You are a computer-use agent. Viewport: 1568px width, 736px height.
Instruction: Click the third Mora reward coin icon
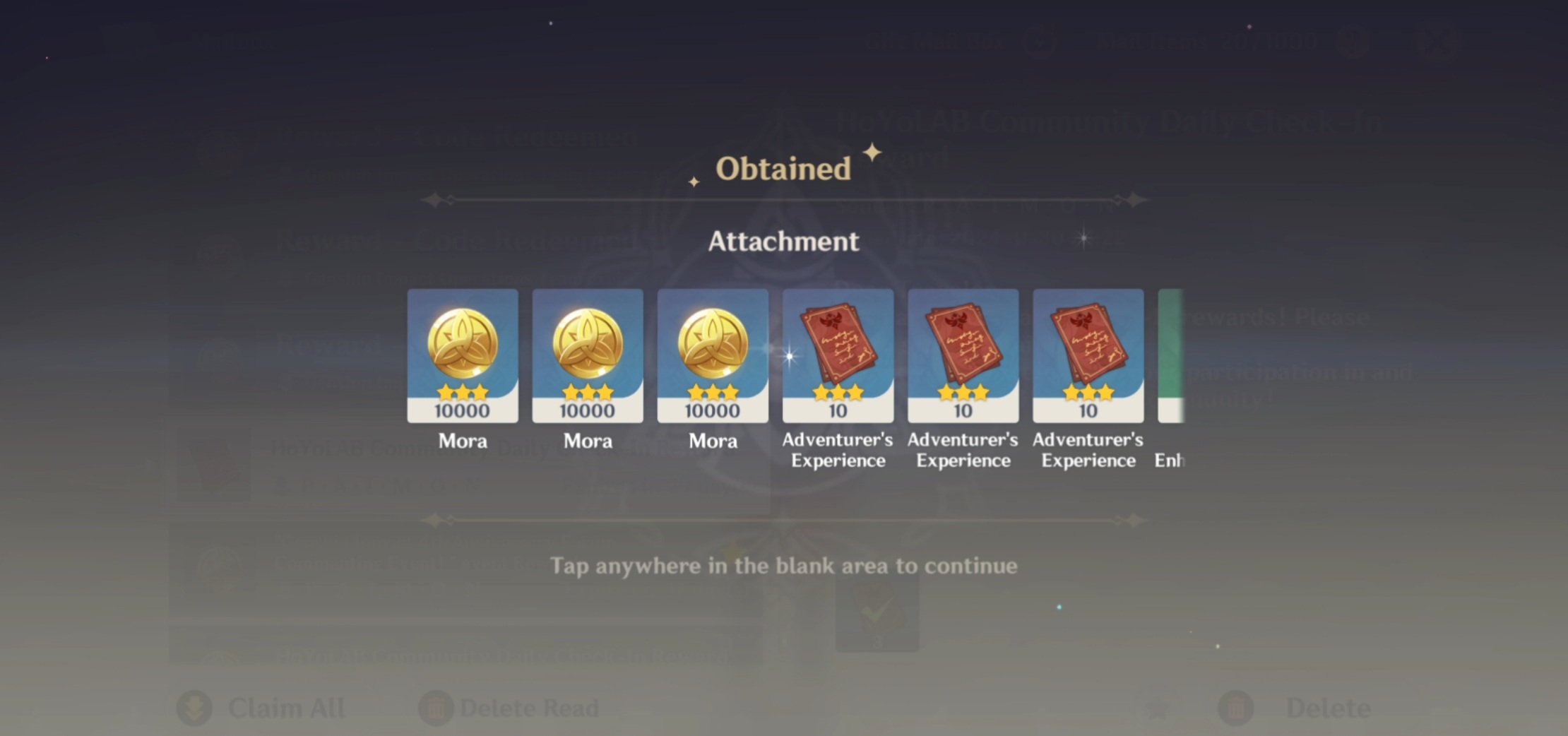coord(713,353)
